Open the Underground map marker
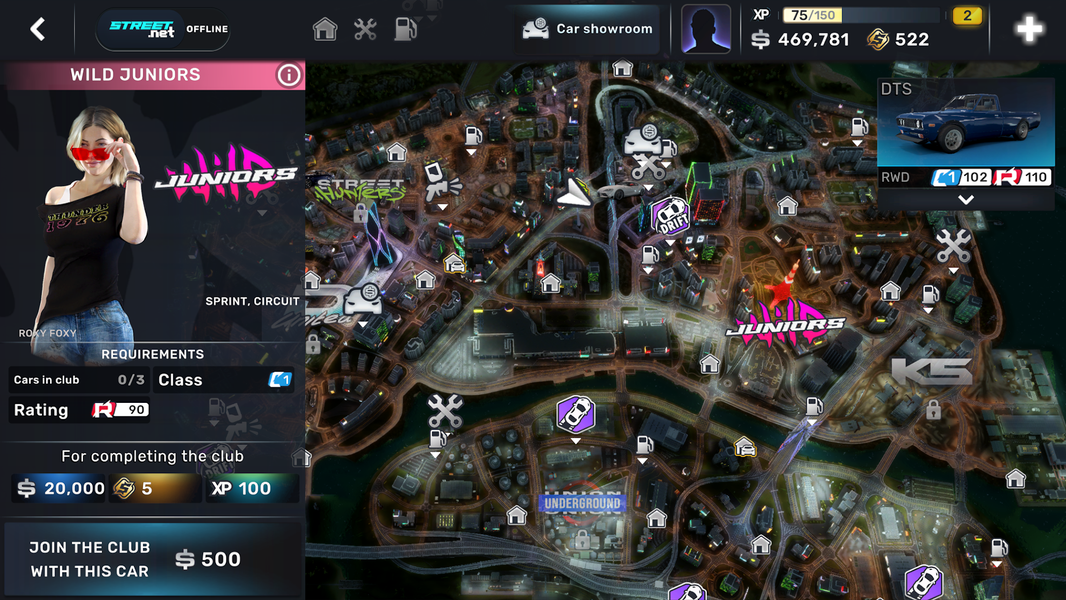This screenshot has height=600, width=1066. [x=582, y=504]
